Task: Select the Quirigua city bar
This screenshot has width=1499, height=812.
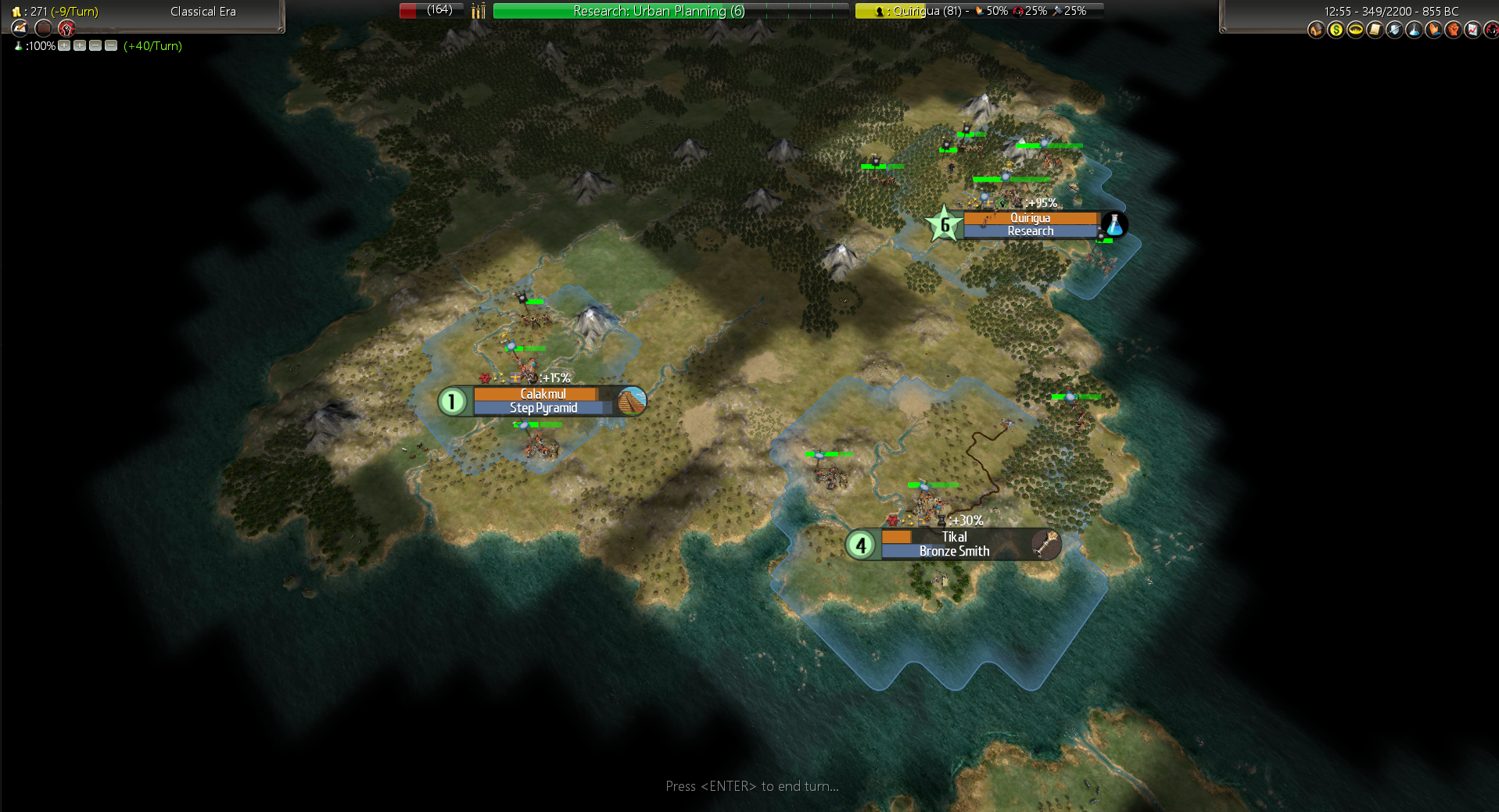Action: point(1030,224)
